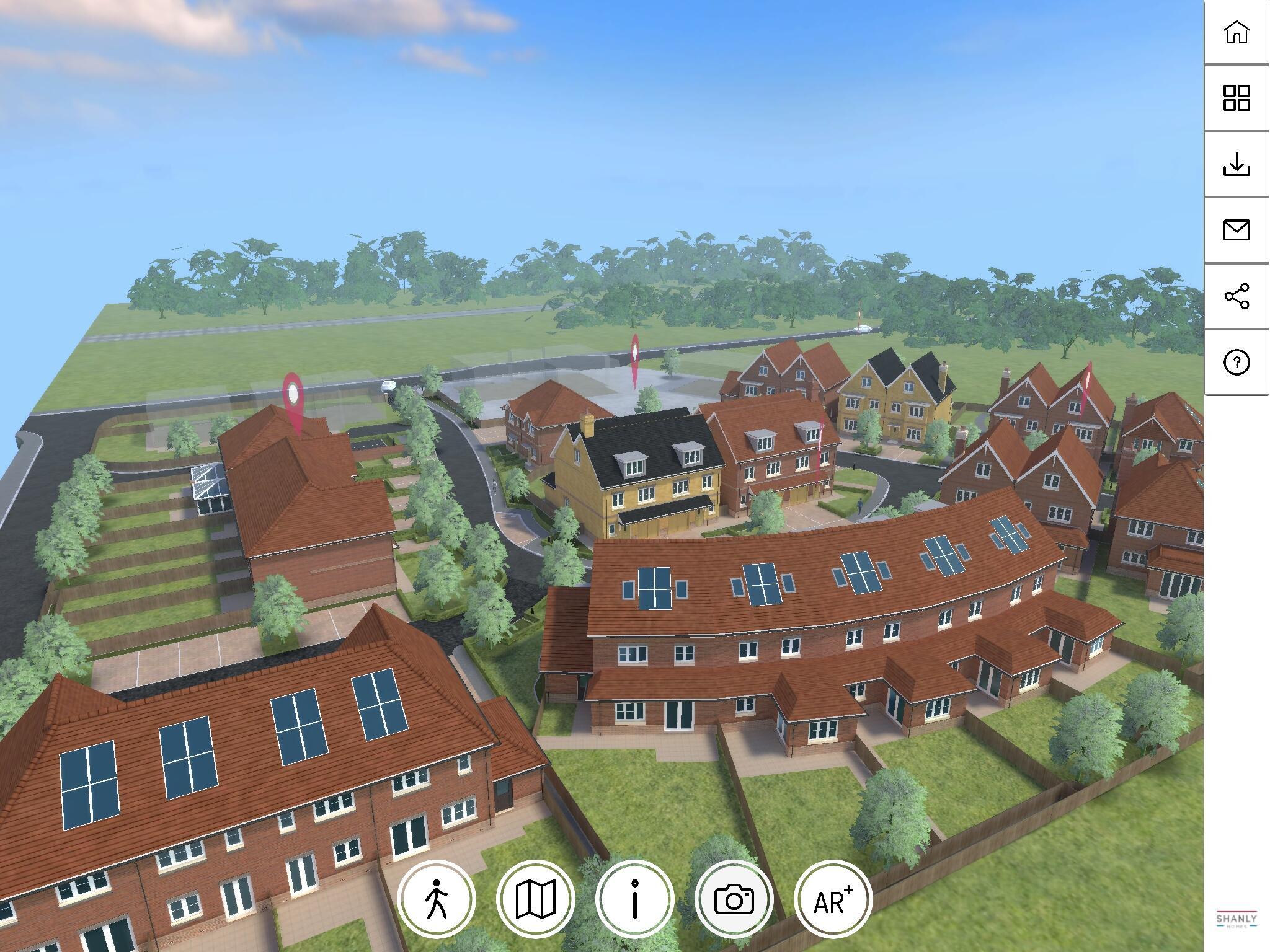
Task: Launch the AR+ mode
Action: coord(833,899)
